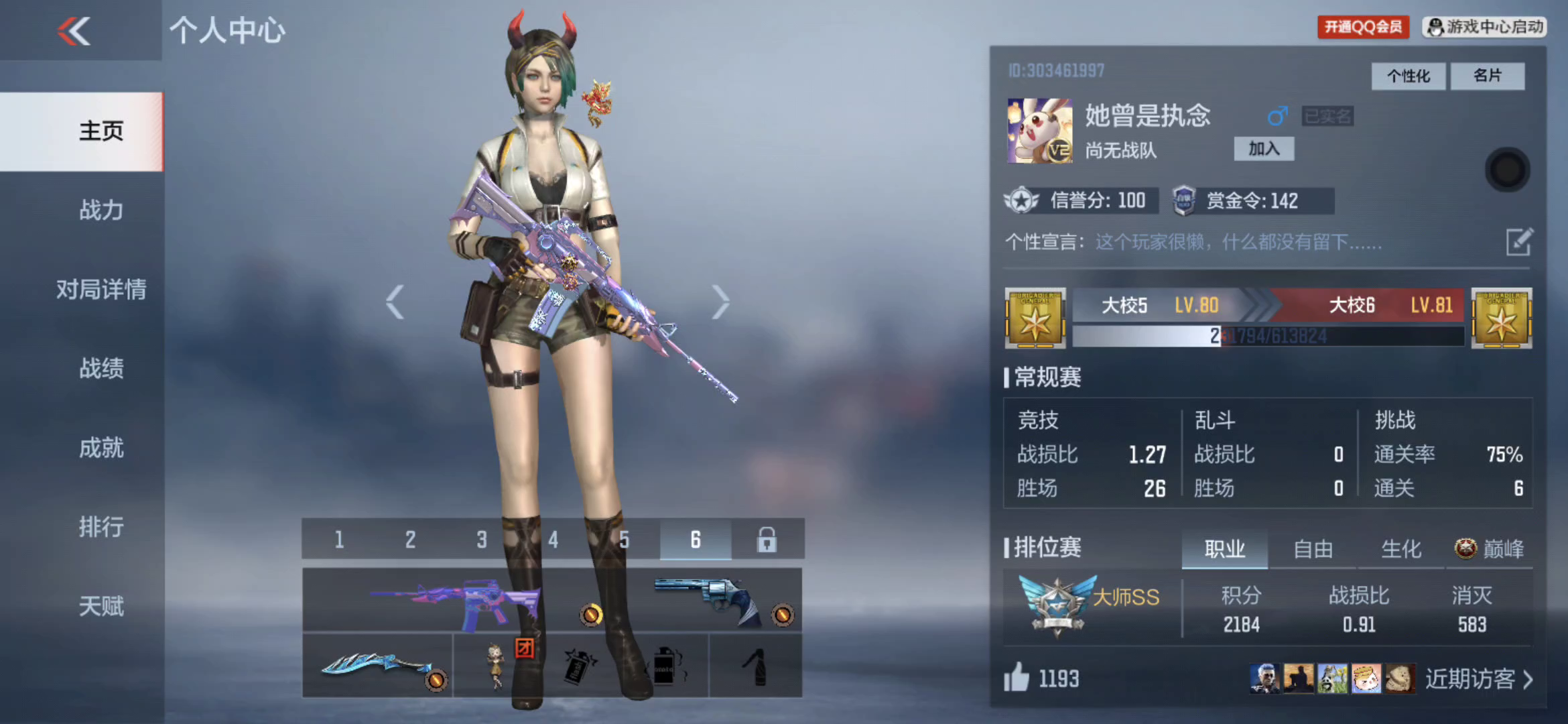
Task: Switch ranked stats to the 自由 tab
Action: point(1313,549)
